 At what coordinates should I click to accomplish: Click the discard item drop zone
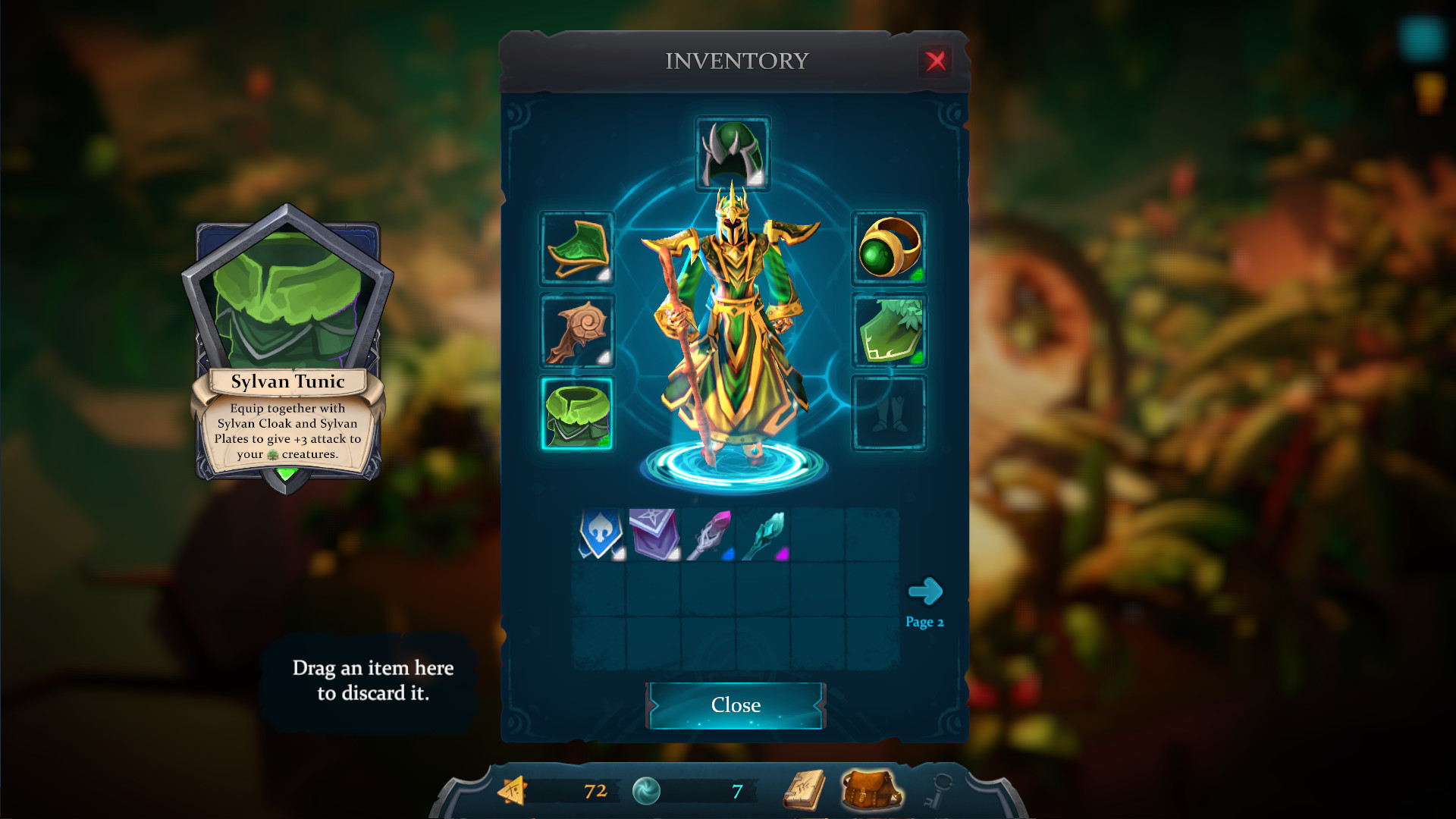coord(372,680)
